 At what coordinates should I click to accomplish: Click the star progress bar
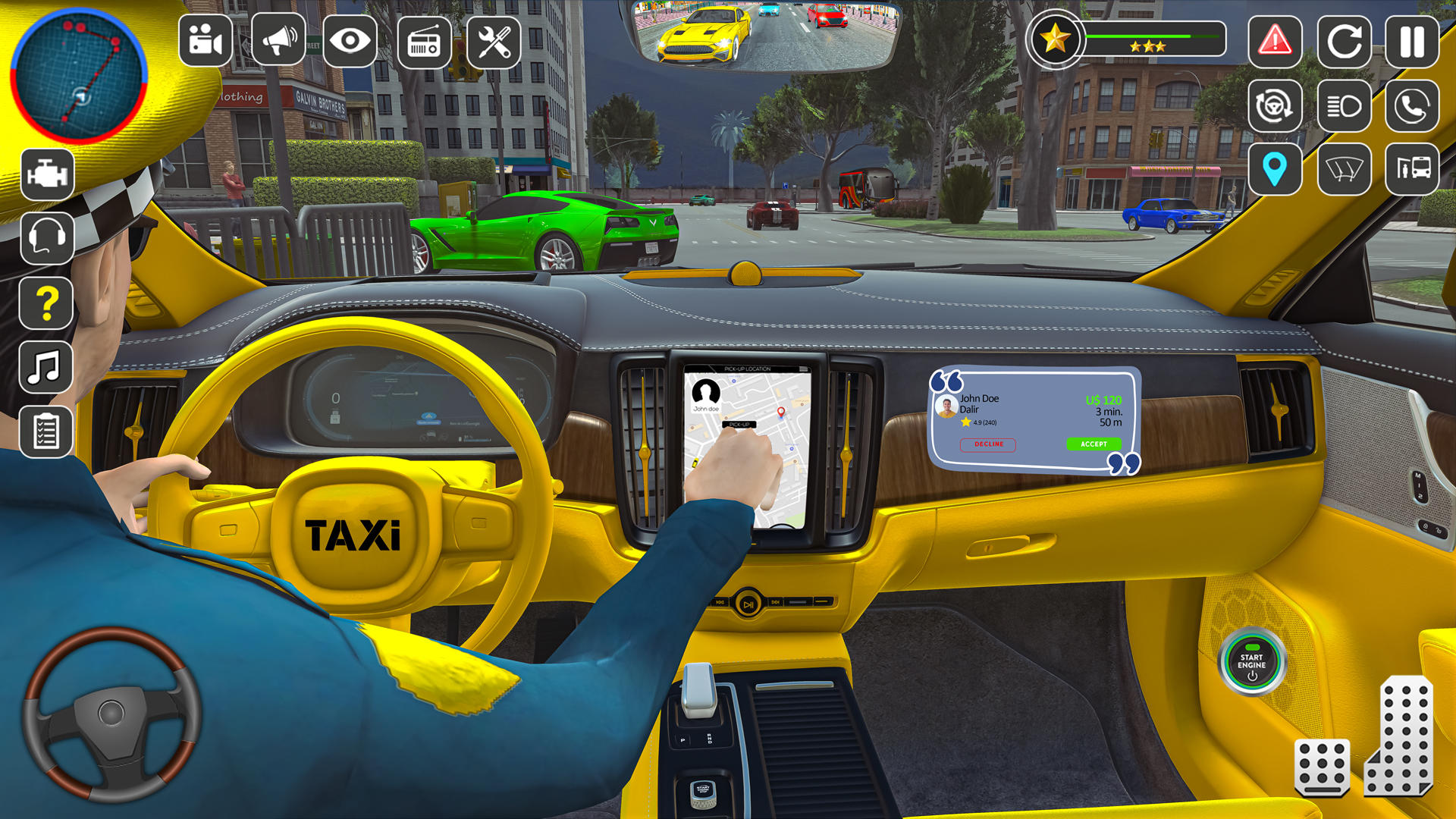pos(1153,36)
